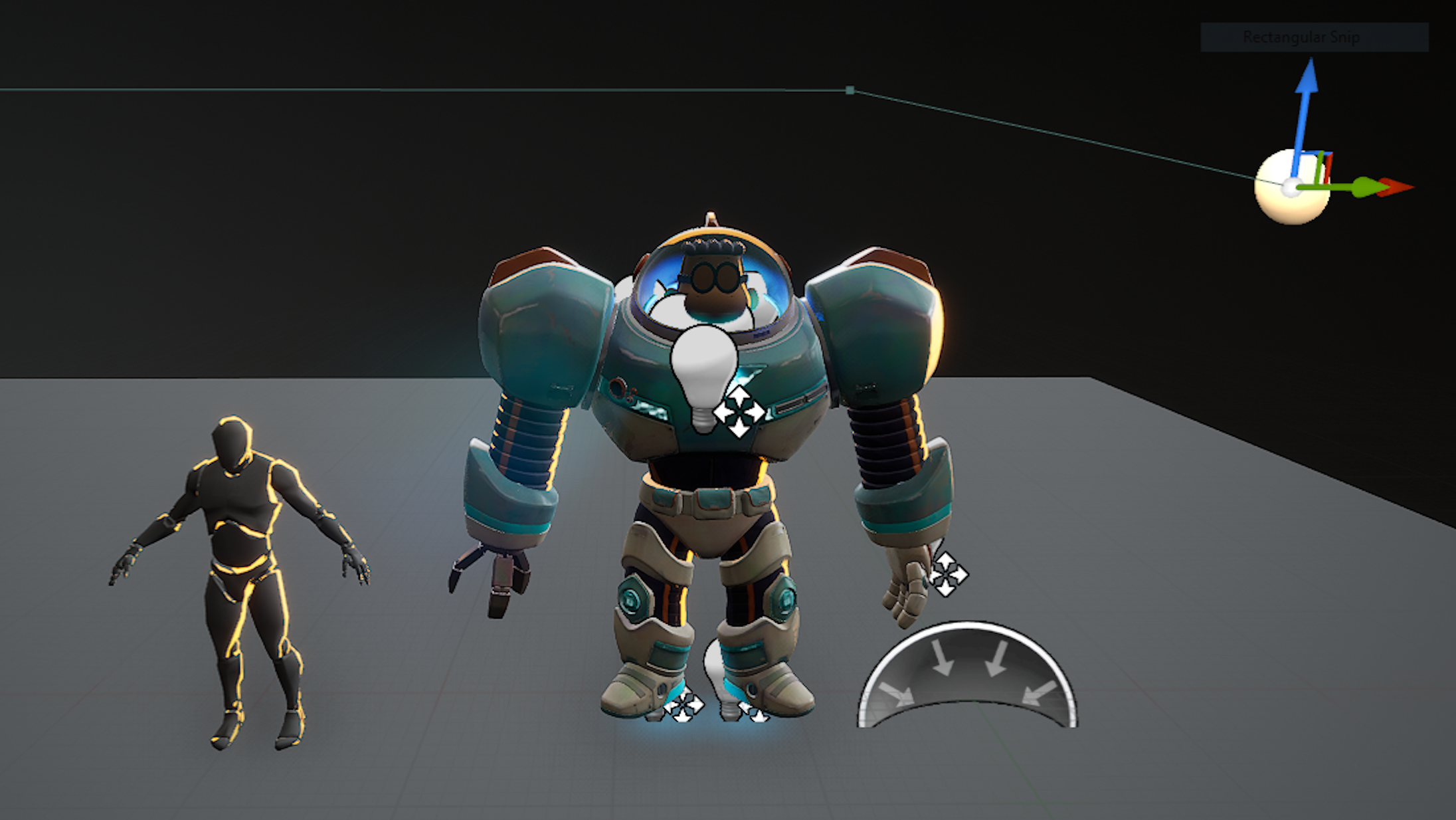Click the Rectangular Snip label
Viewport: 1456px width, 820px height.
(x=1301, y=37)
